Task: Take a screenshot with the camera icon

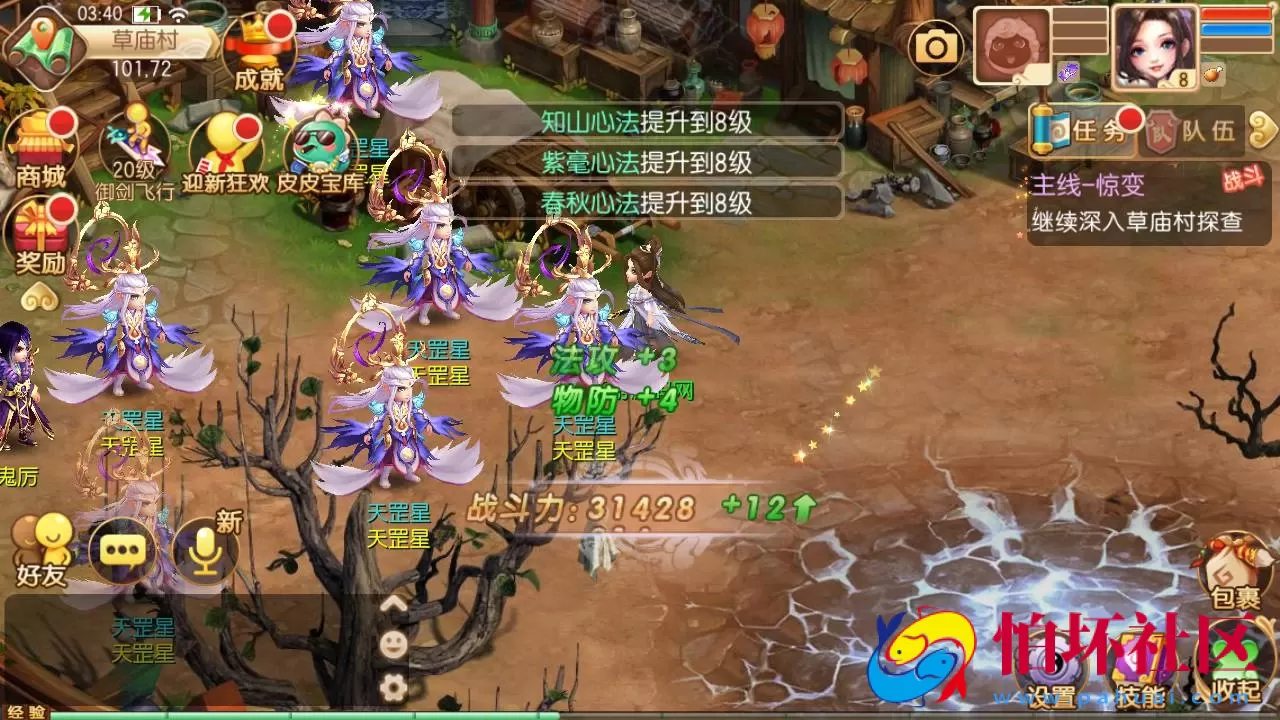Action: point(938,47)
